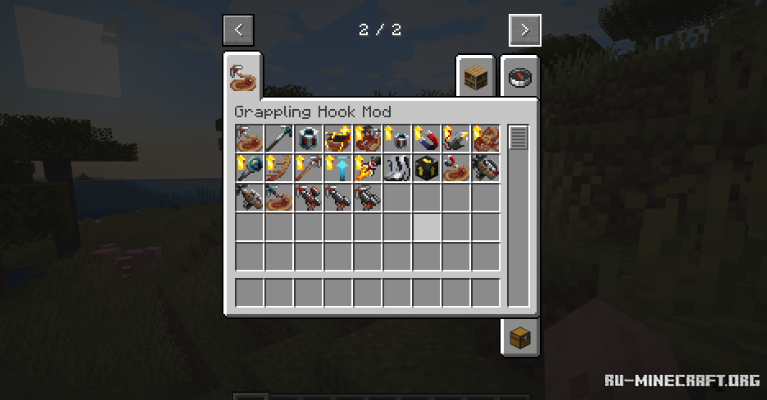Select the Grappling Hook Mod tab
The image size is (767, 400).
point(243,76)
